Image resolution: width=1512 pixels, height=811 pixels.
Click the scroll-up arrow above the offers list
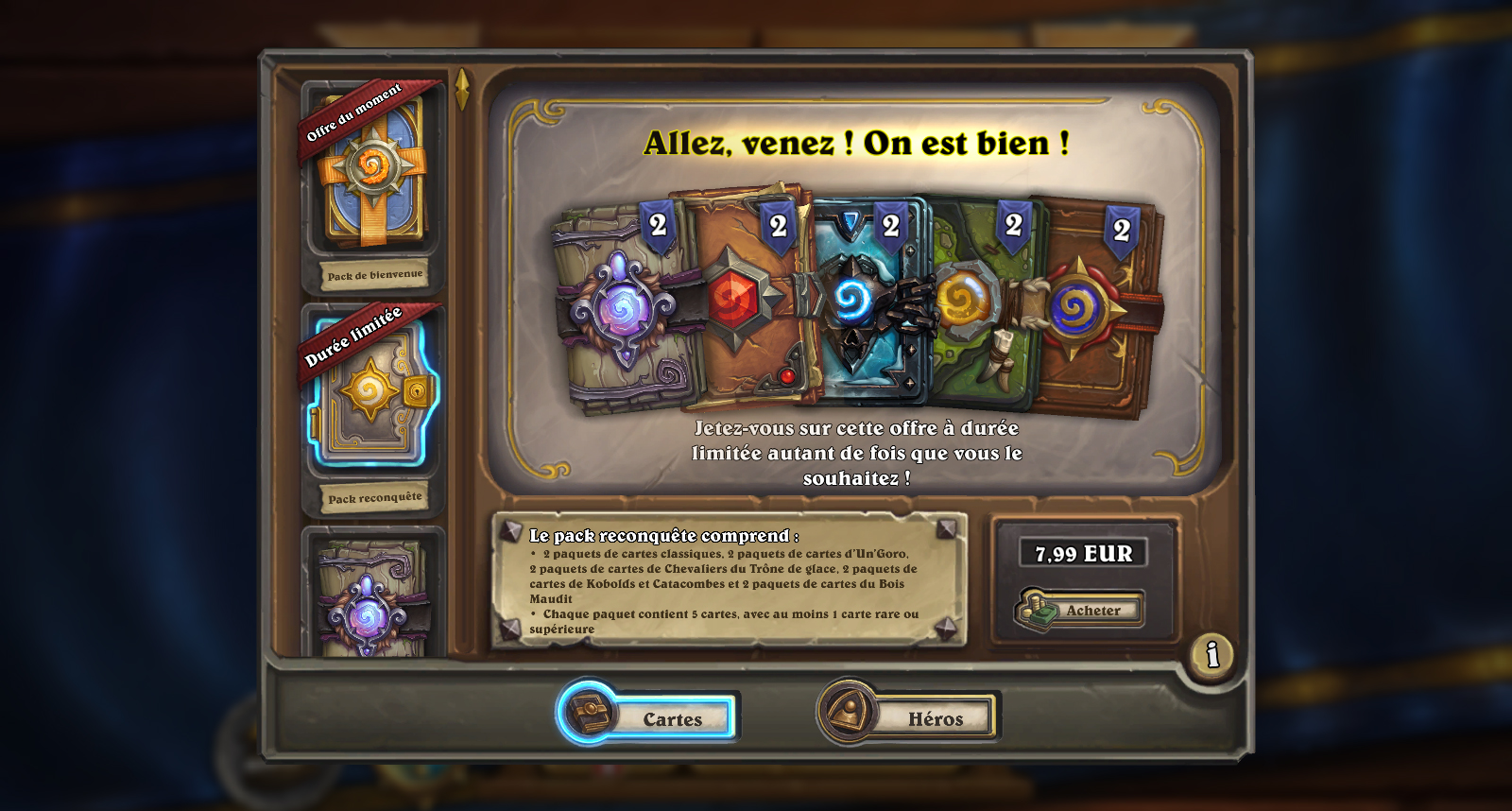461,85
